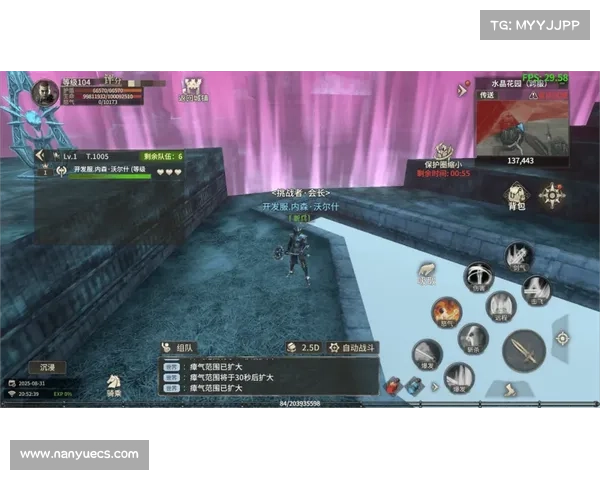Toggle 自动战斗 auto battle
Image resolution: width=600 pixels, height=480 pixels.
point(353,347)
